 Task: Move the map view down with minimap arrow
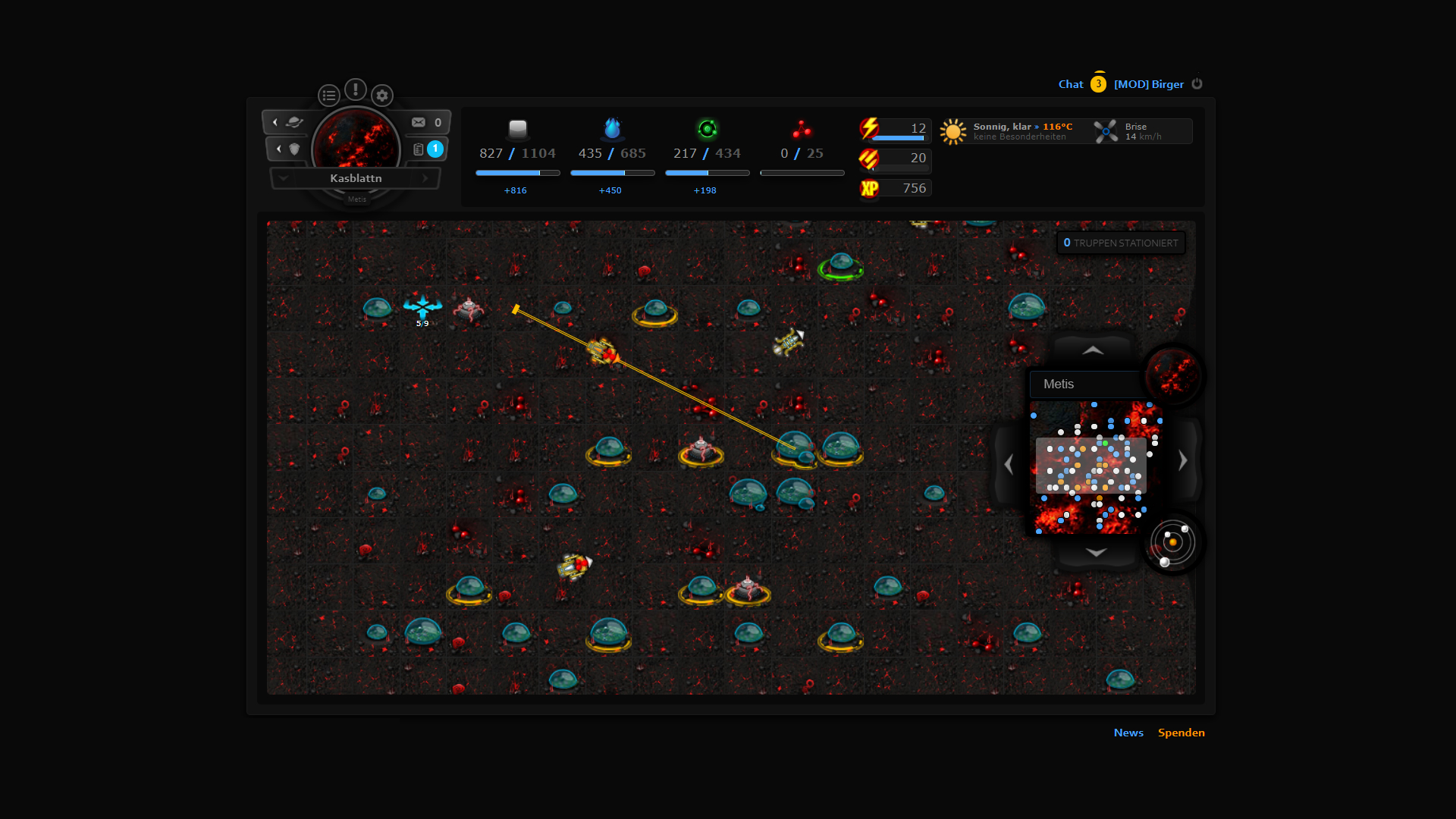[x=1096, y=552]
